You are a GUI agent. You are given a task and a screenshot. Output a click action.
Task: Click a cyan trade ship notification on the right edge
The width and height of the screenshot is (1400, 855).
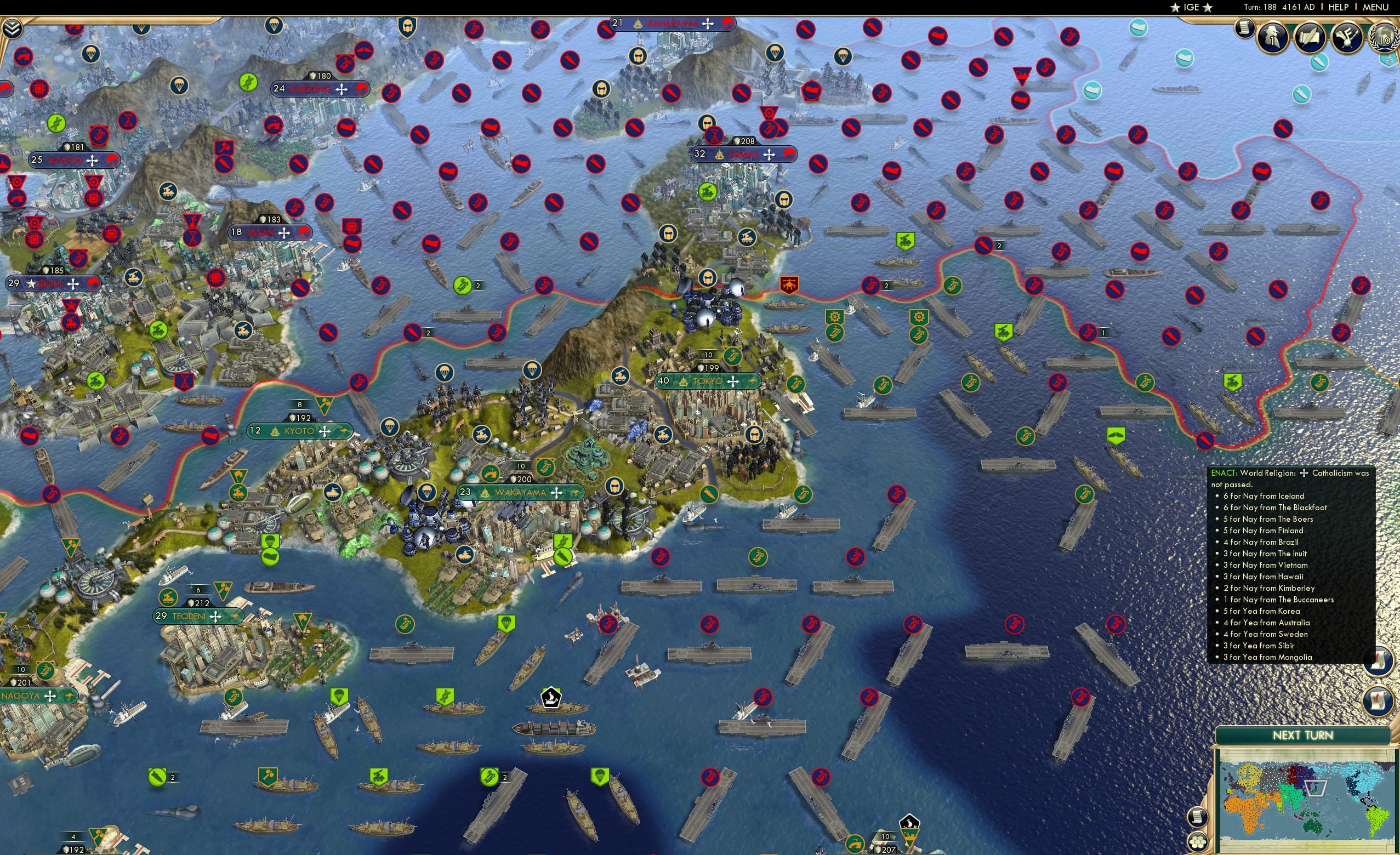(1319, 64)
